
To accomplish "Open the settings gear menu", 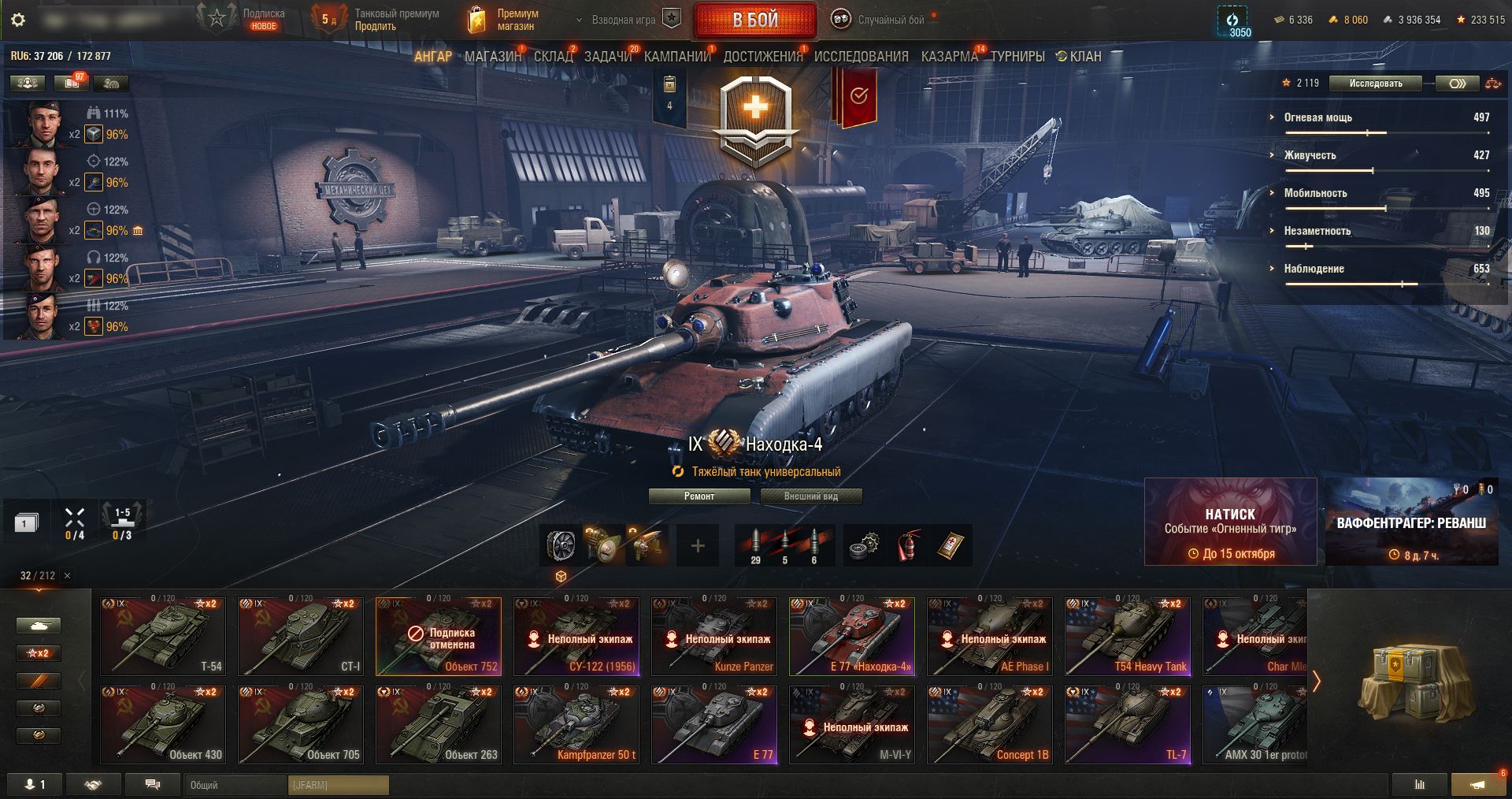I will 17,20.
